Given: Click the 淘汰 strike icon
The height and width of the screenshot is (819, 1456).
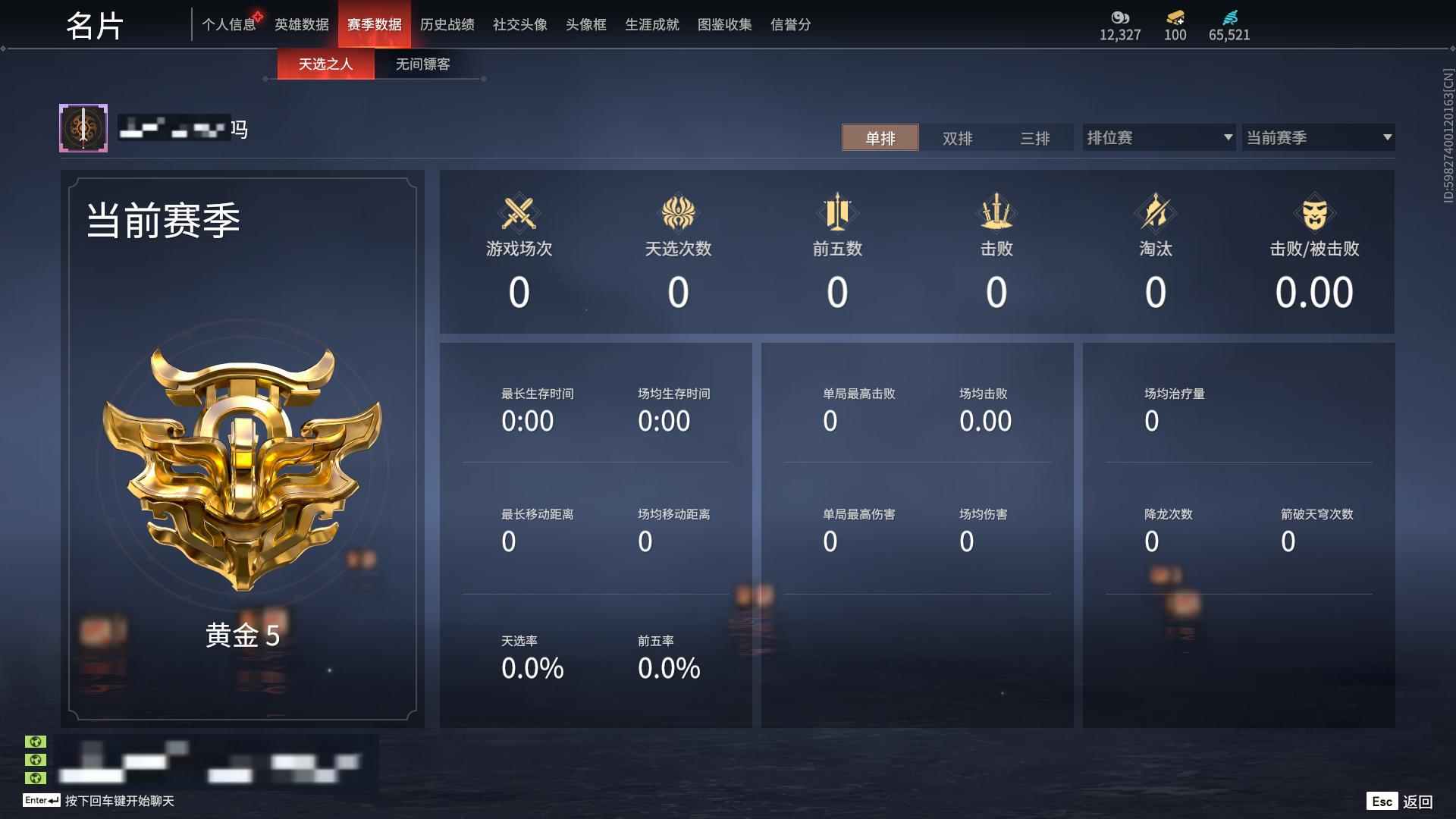Looking at the screenshot, I should tap(1156, 215).
